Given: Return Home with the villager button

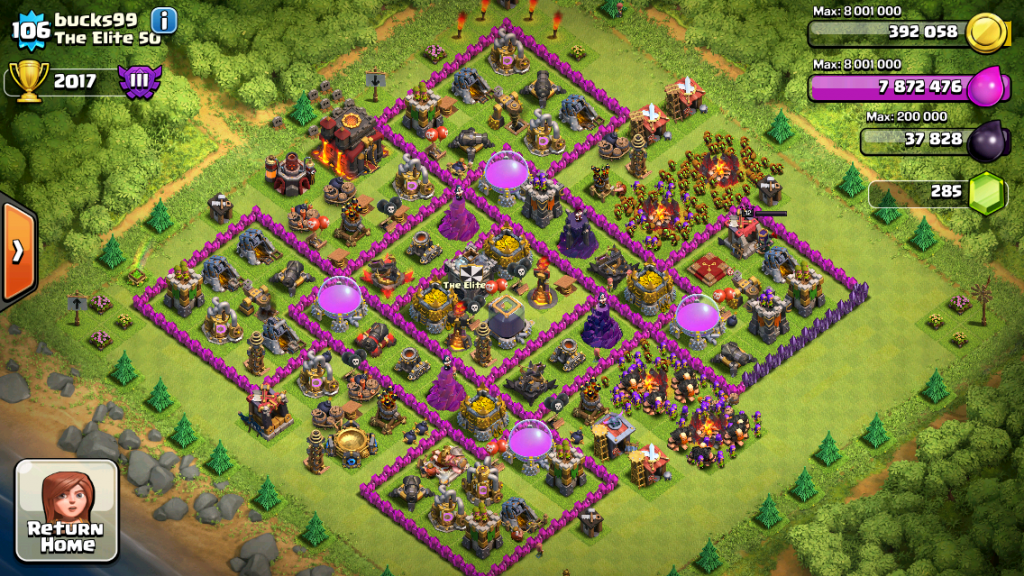Looking at the screenshot, I should pos(67,510).
